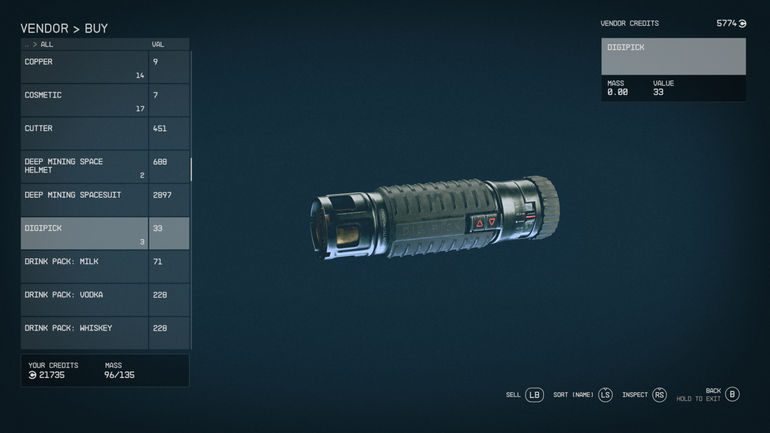770x433 pixels.
Task: Open the ALL category breadcrumb
Action: (46, 44)
